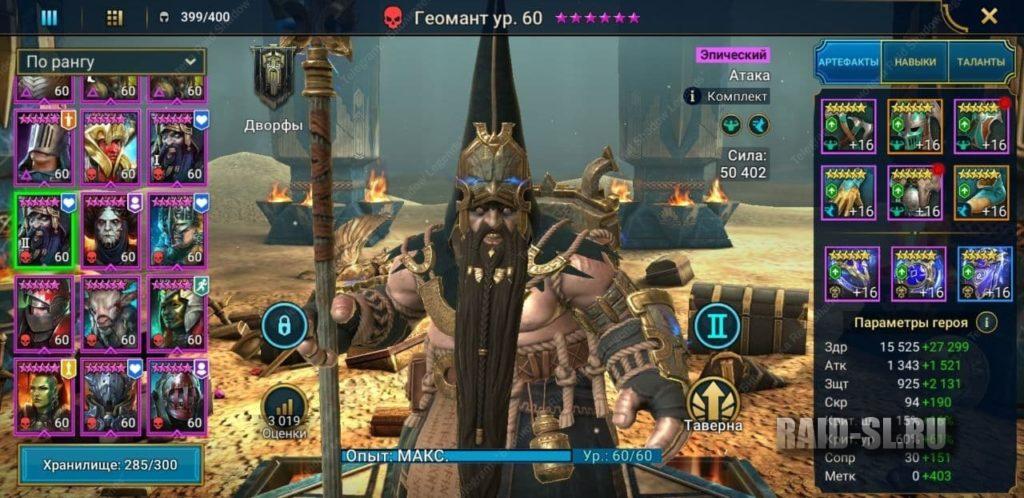Select the equipped golden gauntlets artifact
This screenshot has height=498, width=1024.
[x=848, y=192]
